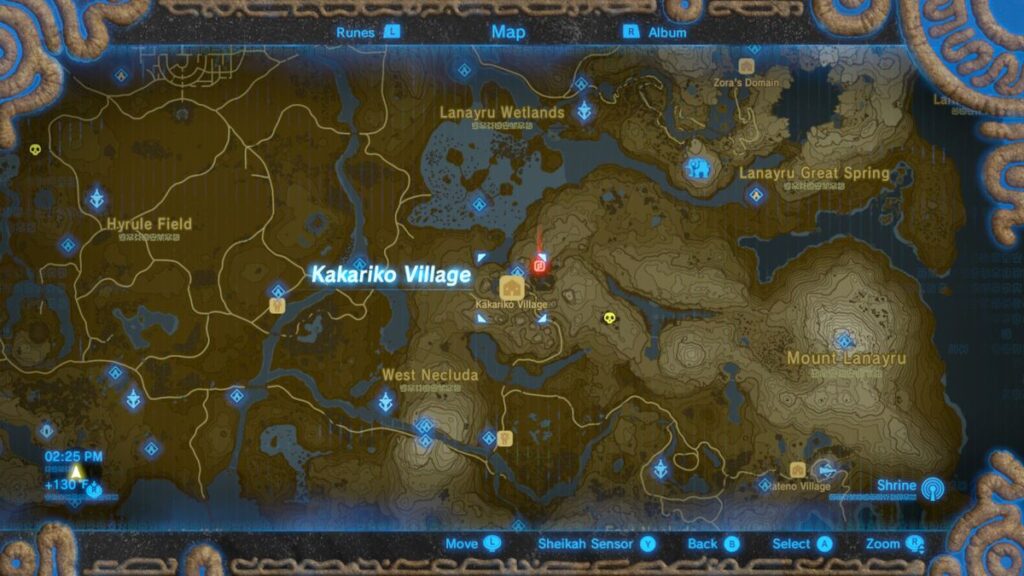1024x576 pixels.
Task: Select the skull marker west of Hyrule Field
Action: tap(36, 150)
